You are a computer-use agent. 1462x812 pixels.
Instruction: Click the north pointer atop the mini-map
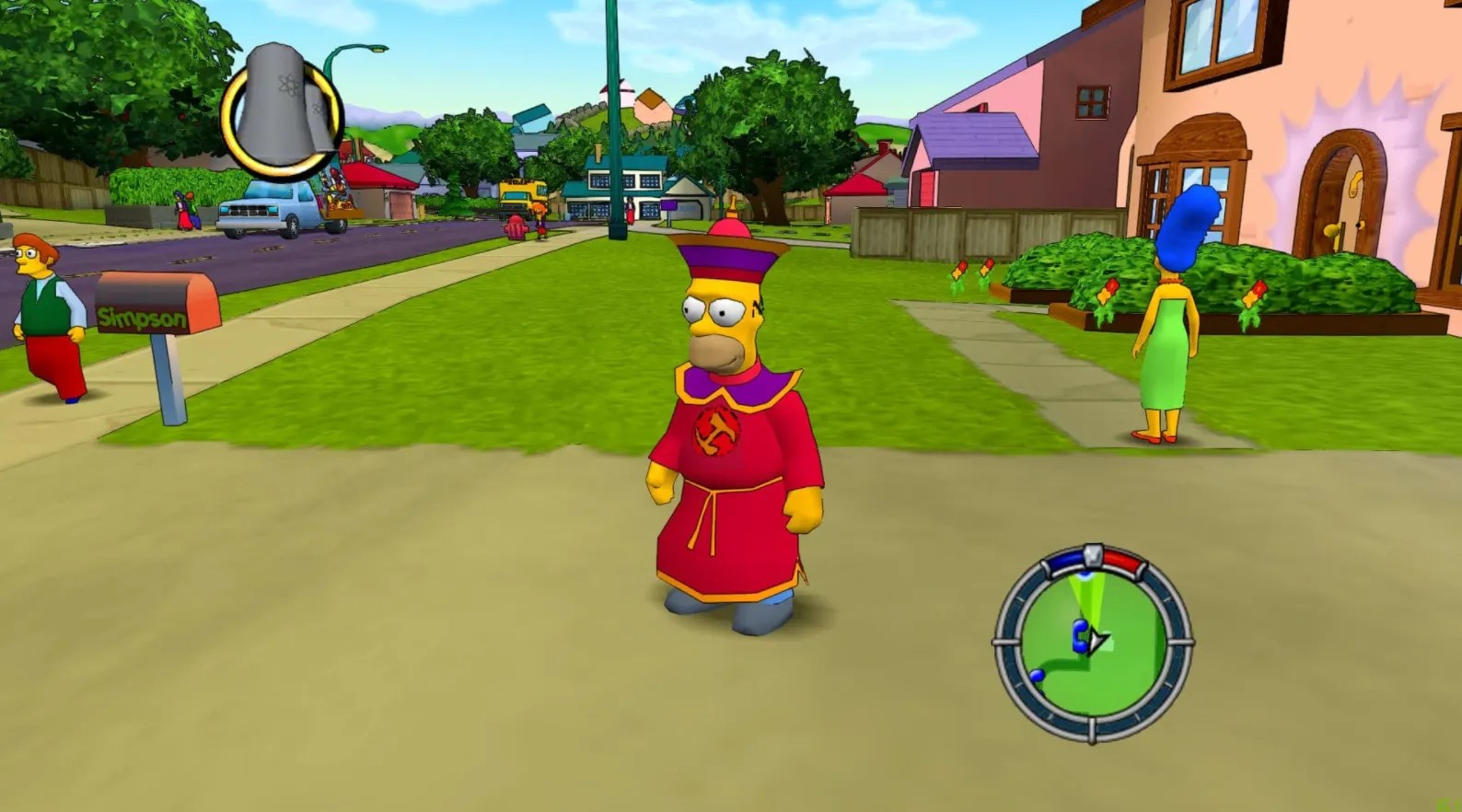(1092, 552)
